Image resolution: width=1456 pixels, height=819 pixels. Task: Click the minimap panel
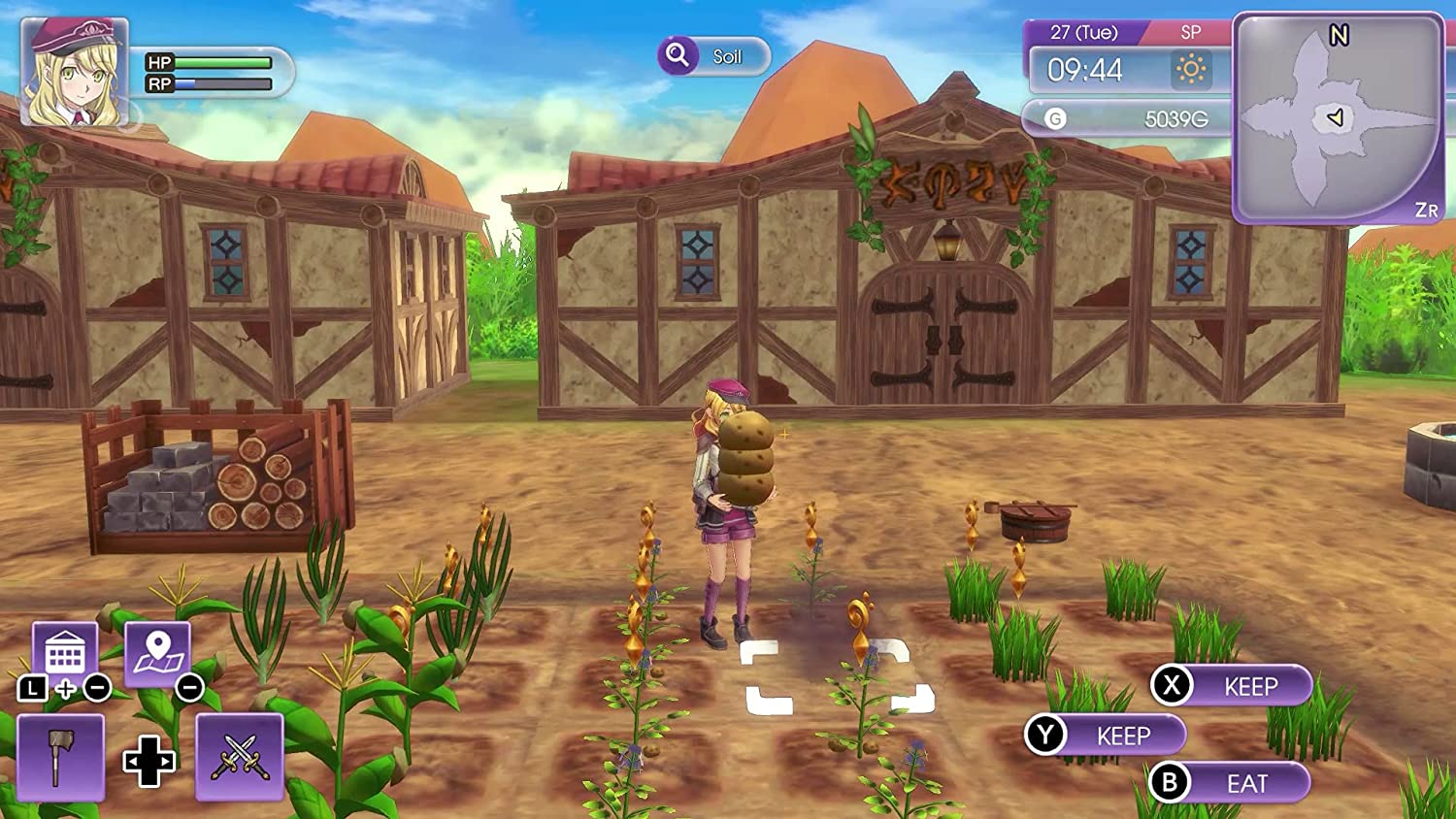point(1338,118)
